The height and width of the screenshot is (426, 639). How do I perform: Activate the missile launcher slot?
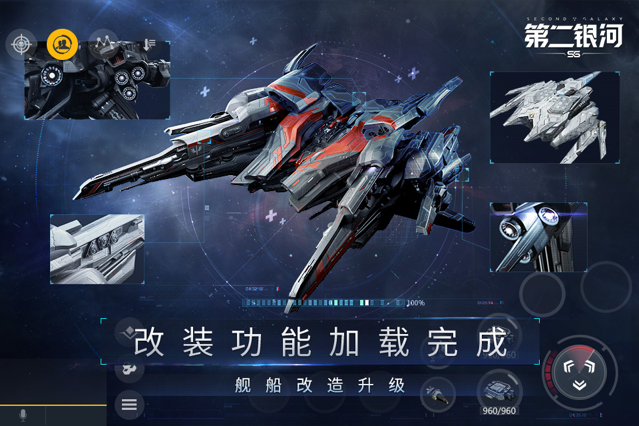[x=437, y=394]
